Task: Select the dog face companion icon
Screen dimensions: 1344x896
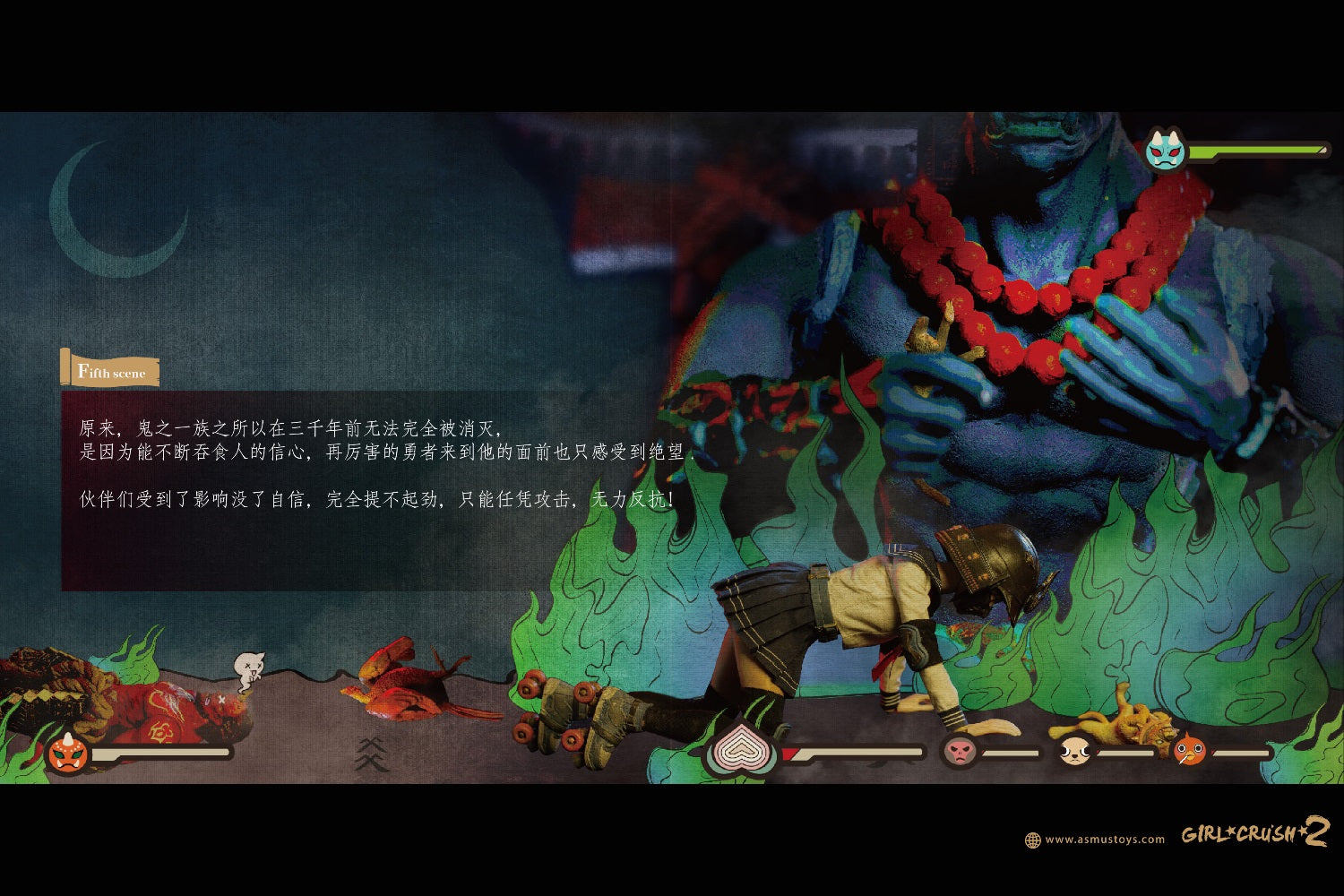Action: 1074,751
